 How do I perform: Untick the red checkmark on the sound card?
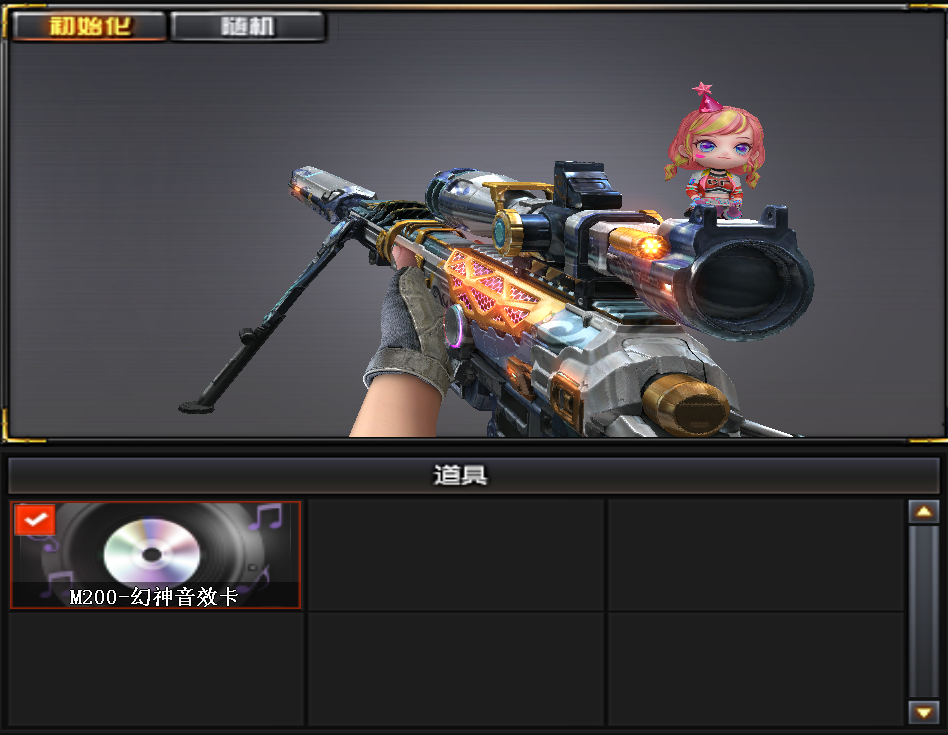coord(35,520)
